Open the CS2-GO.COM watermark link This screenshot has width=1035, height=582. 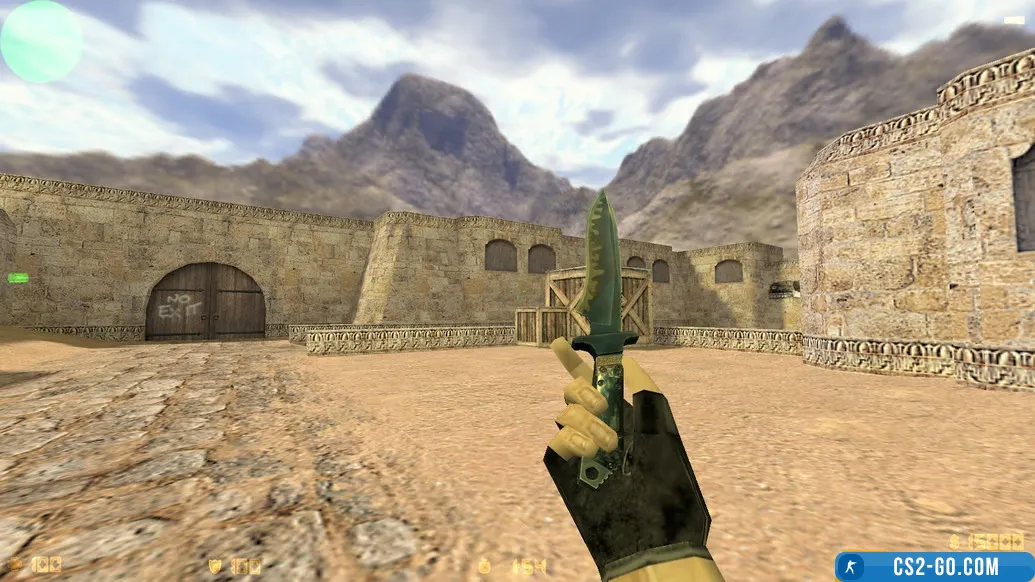coord(934,566)
